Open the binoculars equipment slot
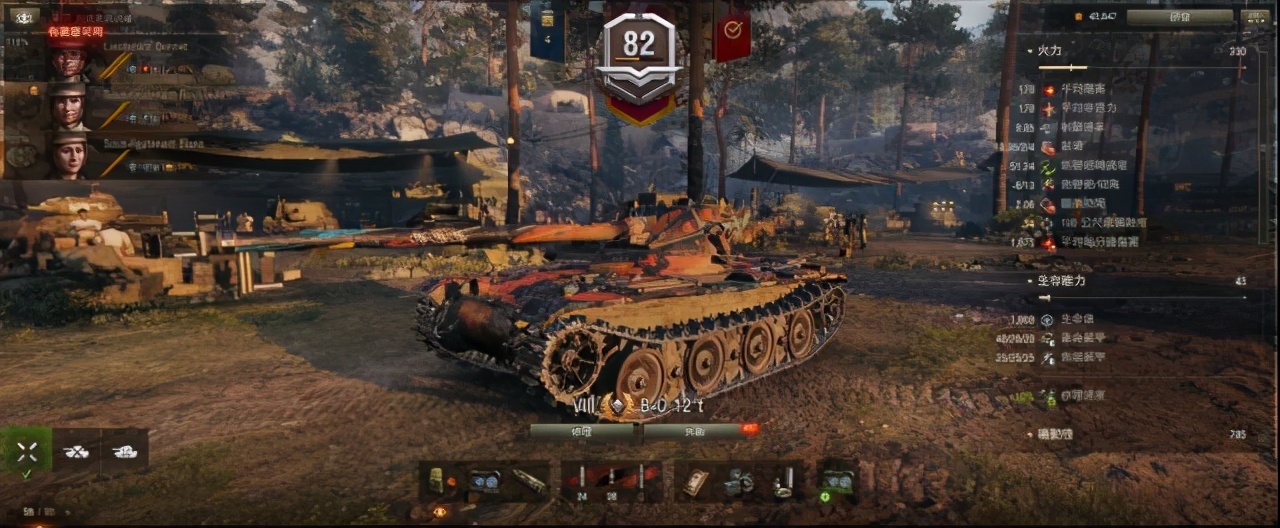 (487, 481)
